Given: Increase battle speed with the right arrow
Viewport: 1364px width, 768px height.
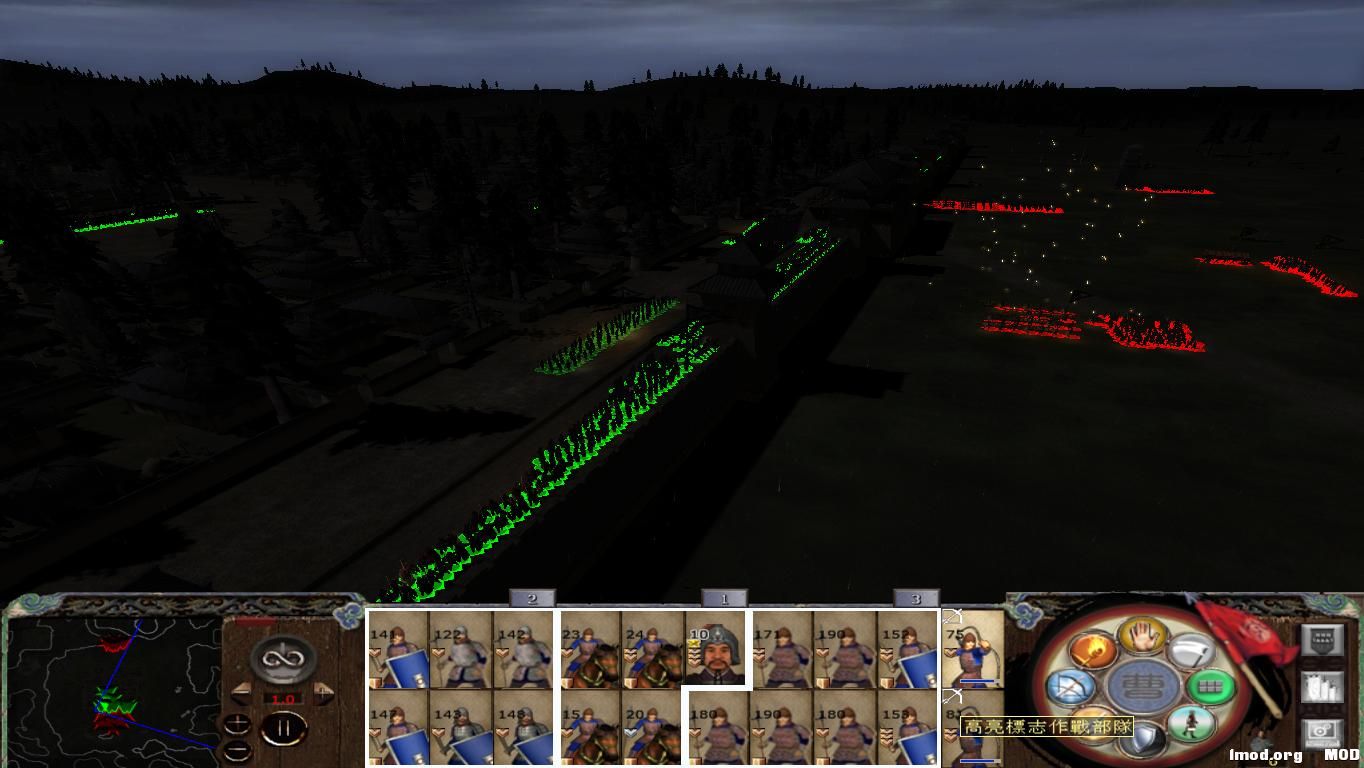Looking at the screenshot, I should coord(324,693).
